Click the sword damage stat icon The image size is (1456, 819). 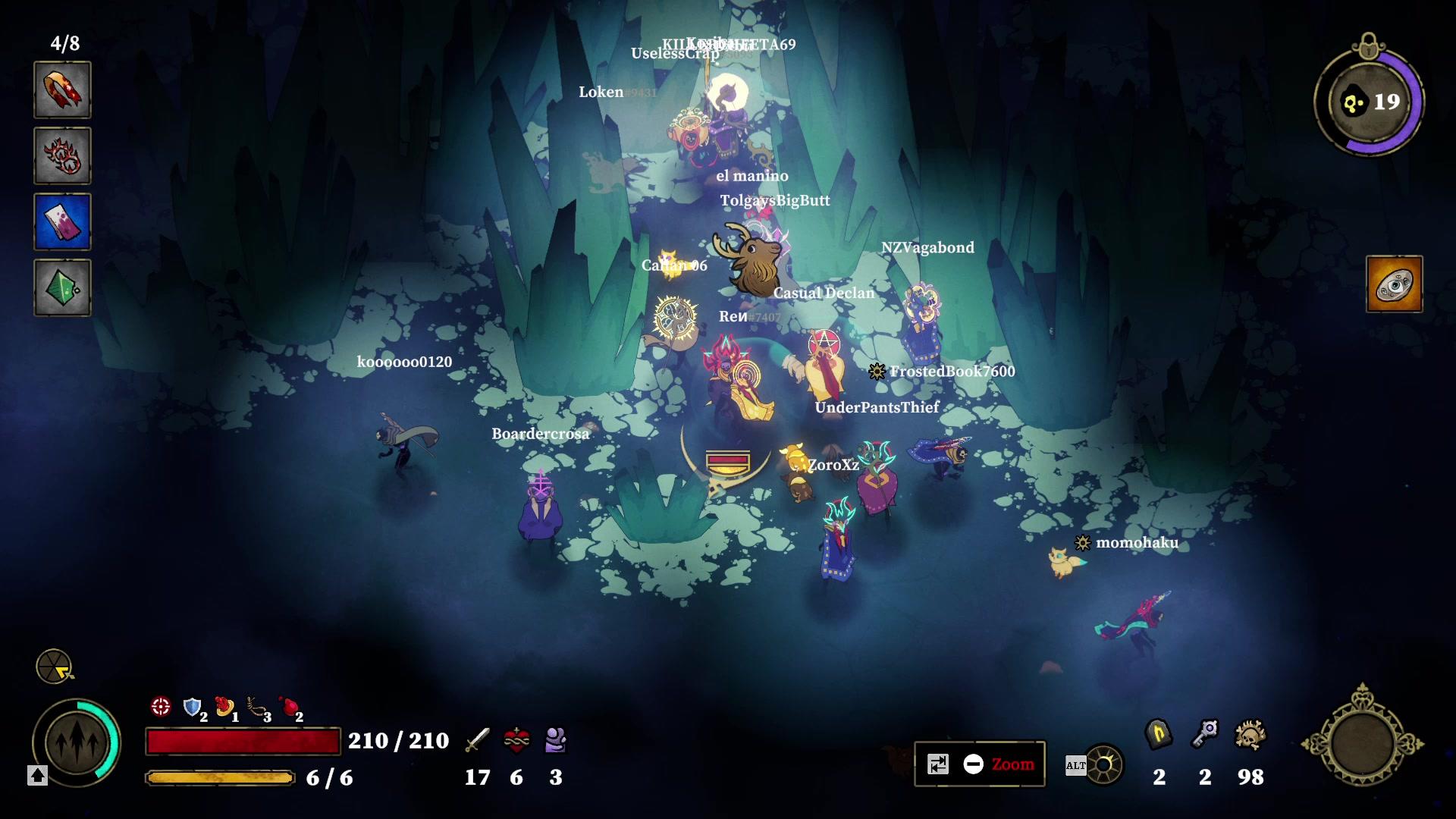click(x=478, y=741)
